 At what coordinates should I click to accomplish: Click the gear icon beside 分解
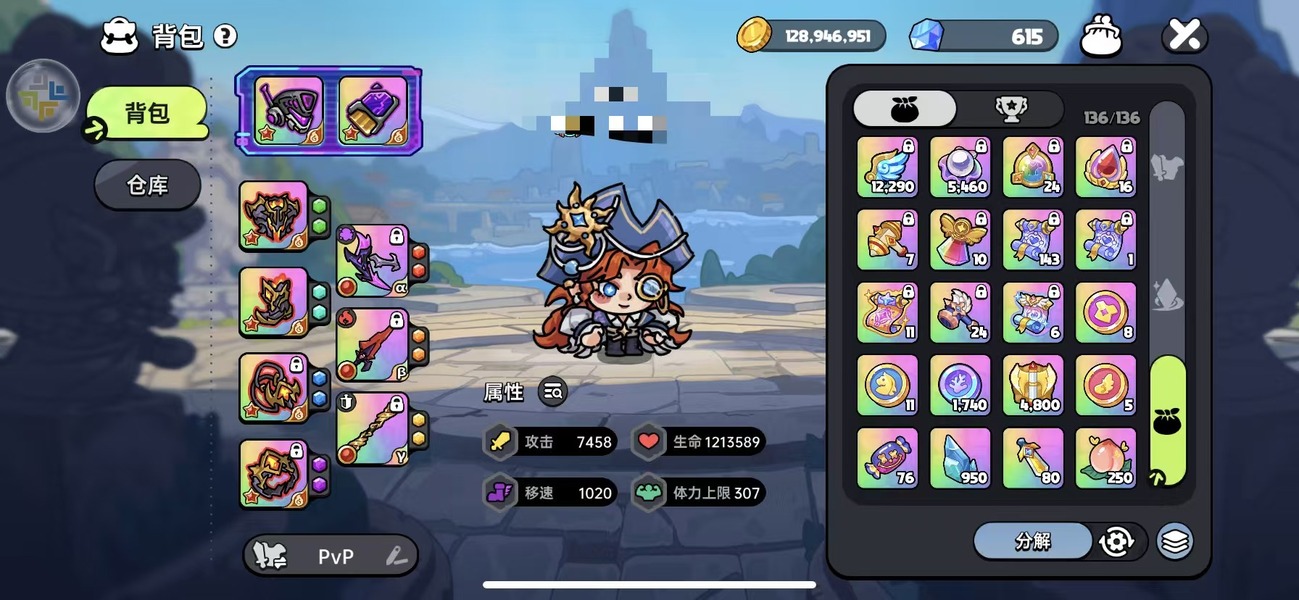pyautogui.click(x=1116, y=541)
